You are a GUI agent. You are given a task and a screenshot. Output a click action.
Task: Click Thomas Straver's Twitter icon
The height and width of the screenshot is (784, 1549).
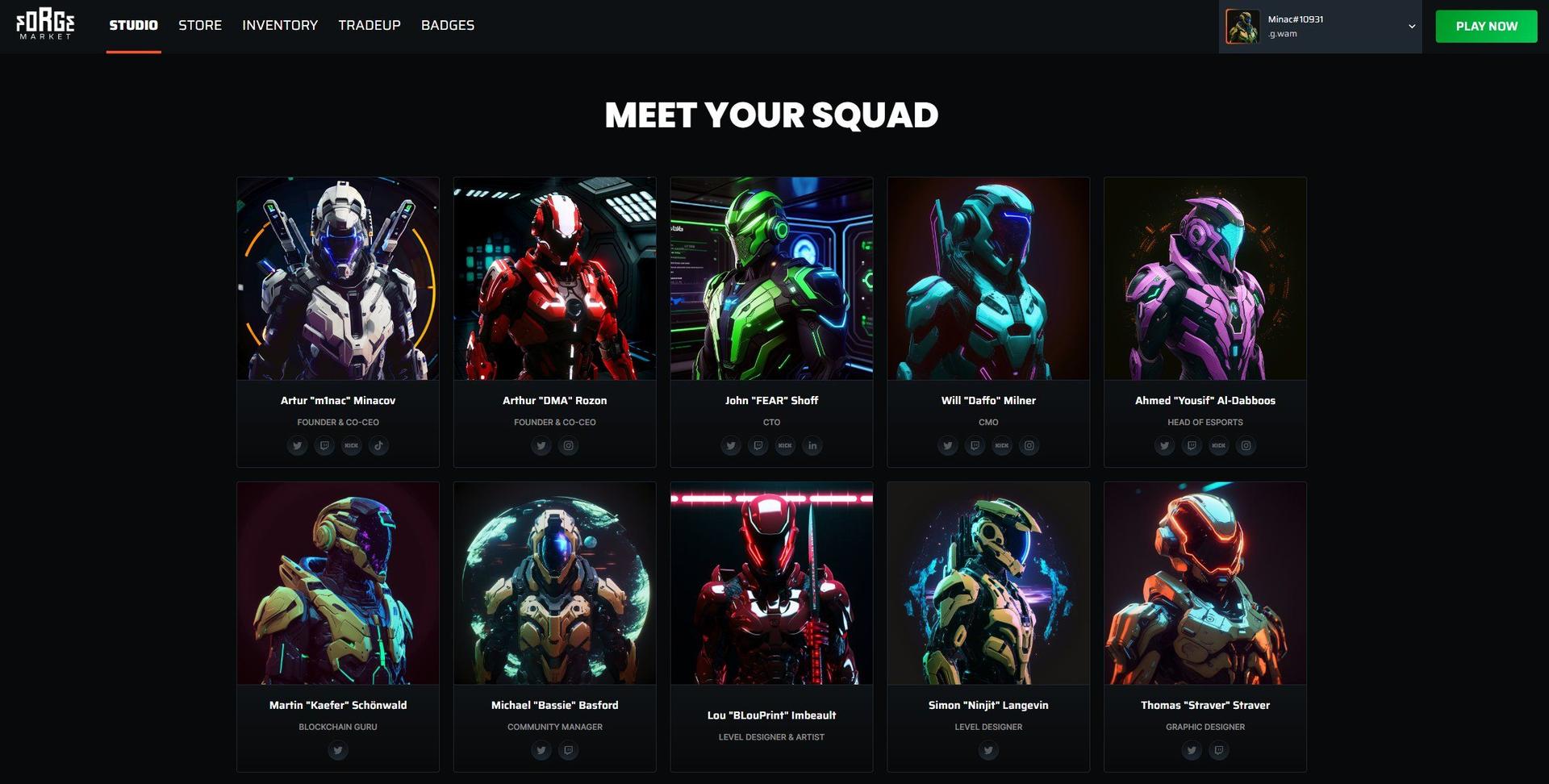pyautogui.click(x=1192, y=750)
